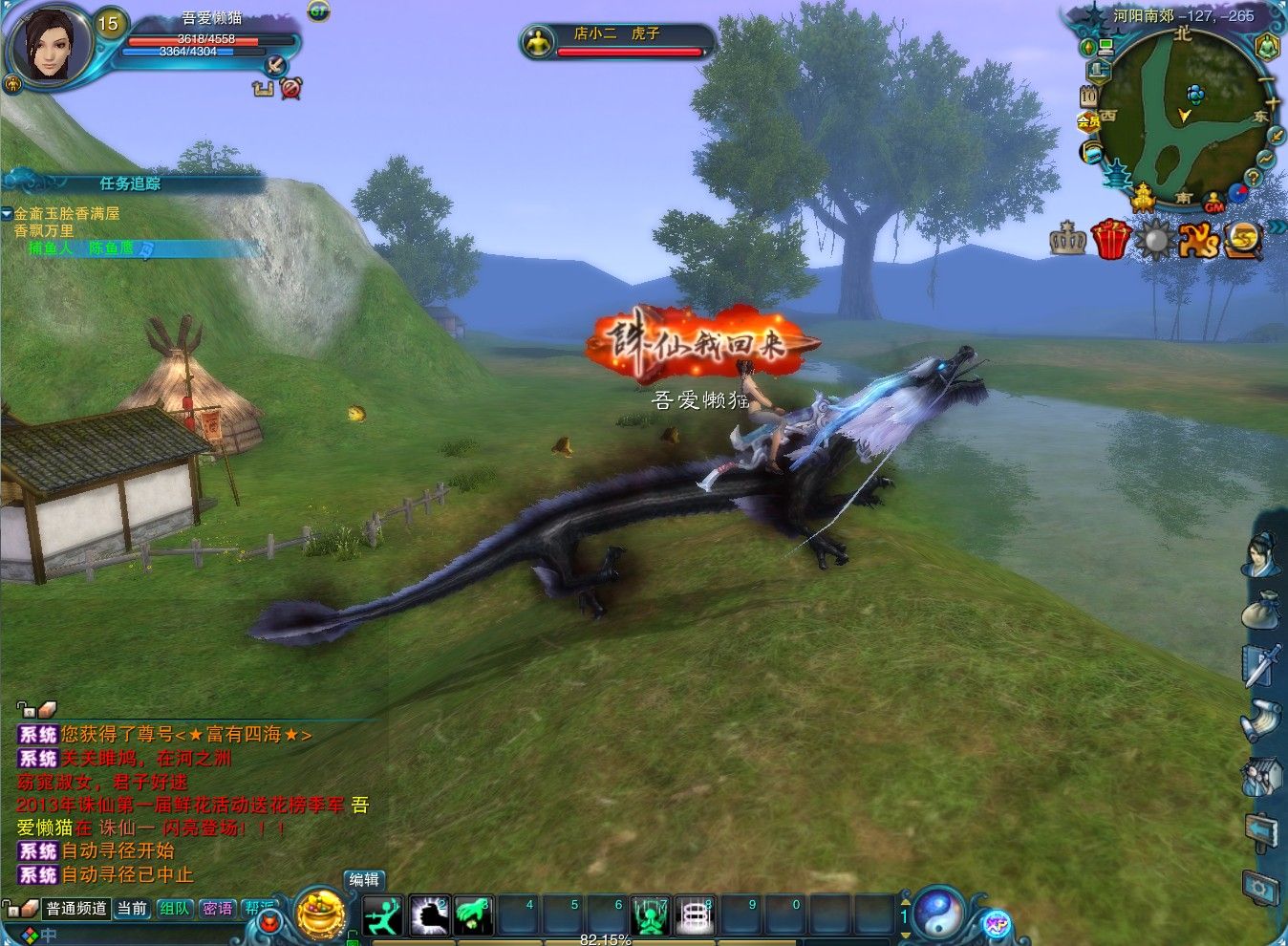This screenshot has height=946, width=1288.
Task: Open the quest scroll icon
Action: (x=1260, y=719)
